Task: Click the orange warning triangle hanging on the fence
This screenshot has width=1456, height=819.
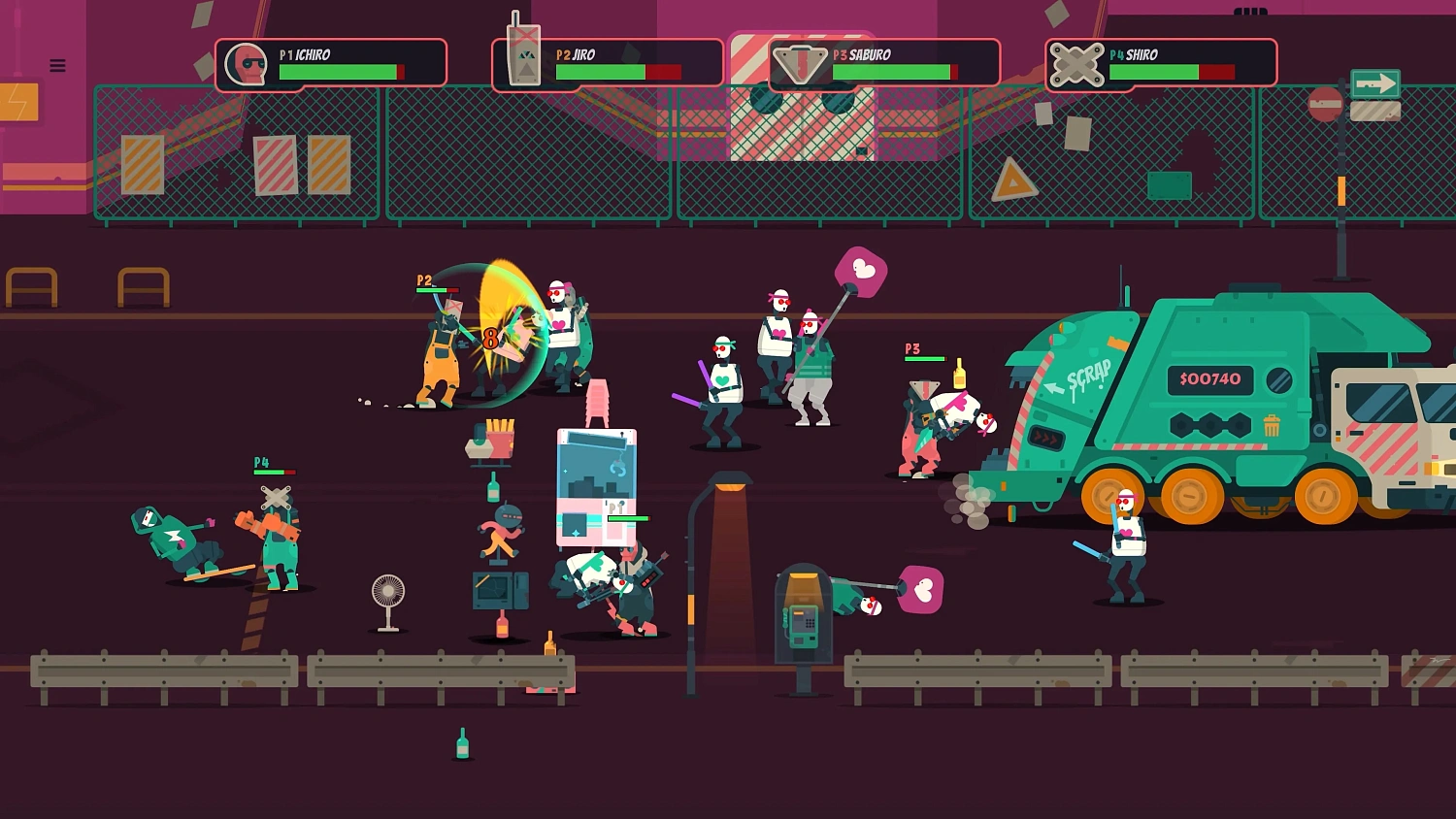Action: (x=1012, y=178)
